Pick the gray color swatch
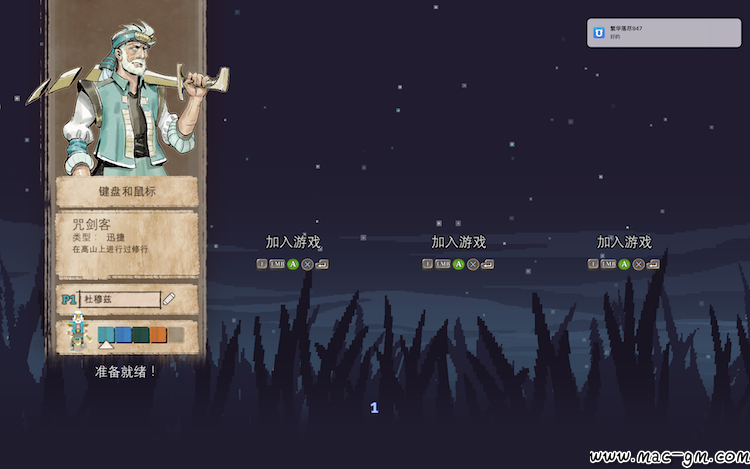The image size is (750, 469). 176,335
